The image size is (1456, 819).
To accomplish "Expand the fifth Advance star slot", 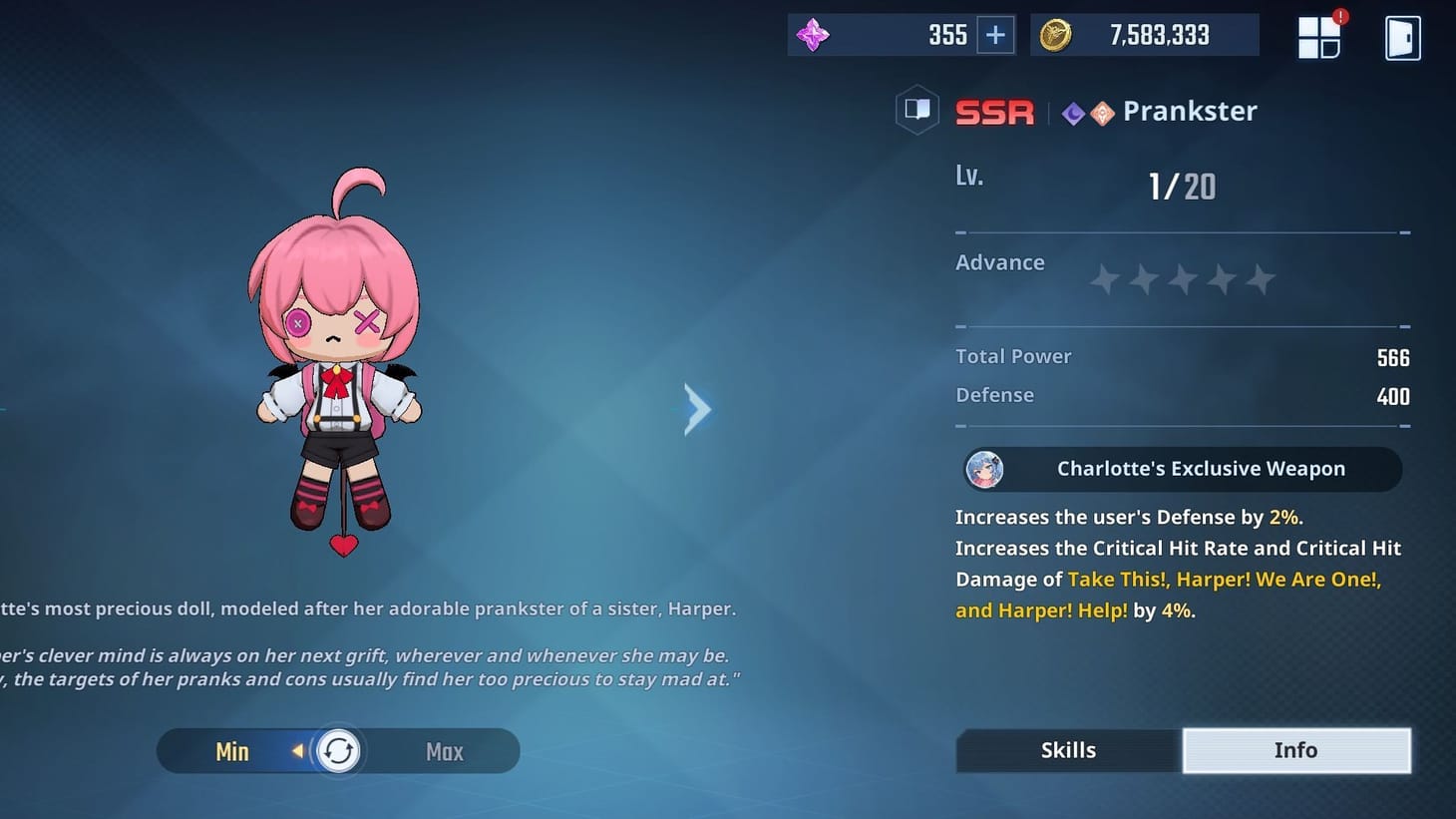I will point(1261,280).
